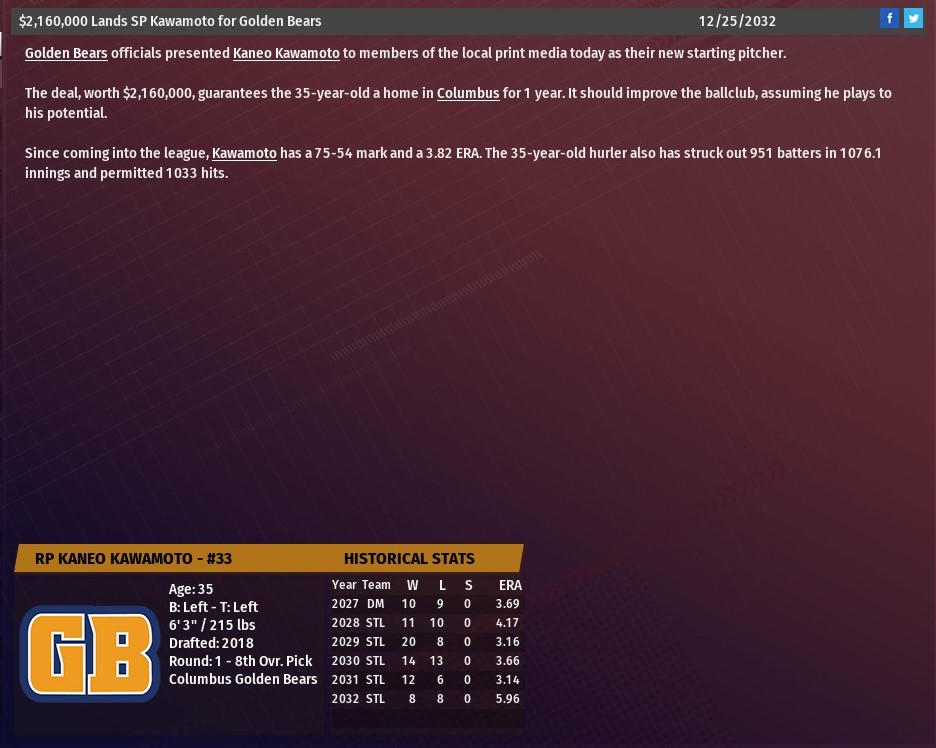The height and width of the screenshot is (748, 936).
Task: Share the article on Twitter
Action: pos(913,19)
